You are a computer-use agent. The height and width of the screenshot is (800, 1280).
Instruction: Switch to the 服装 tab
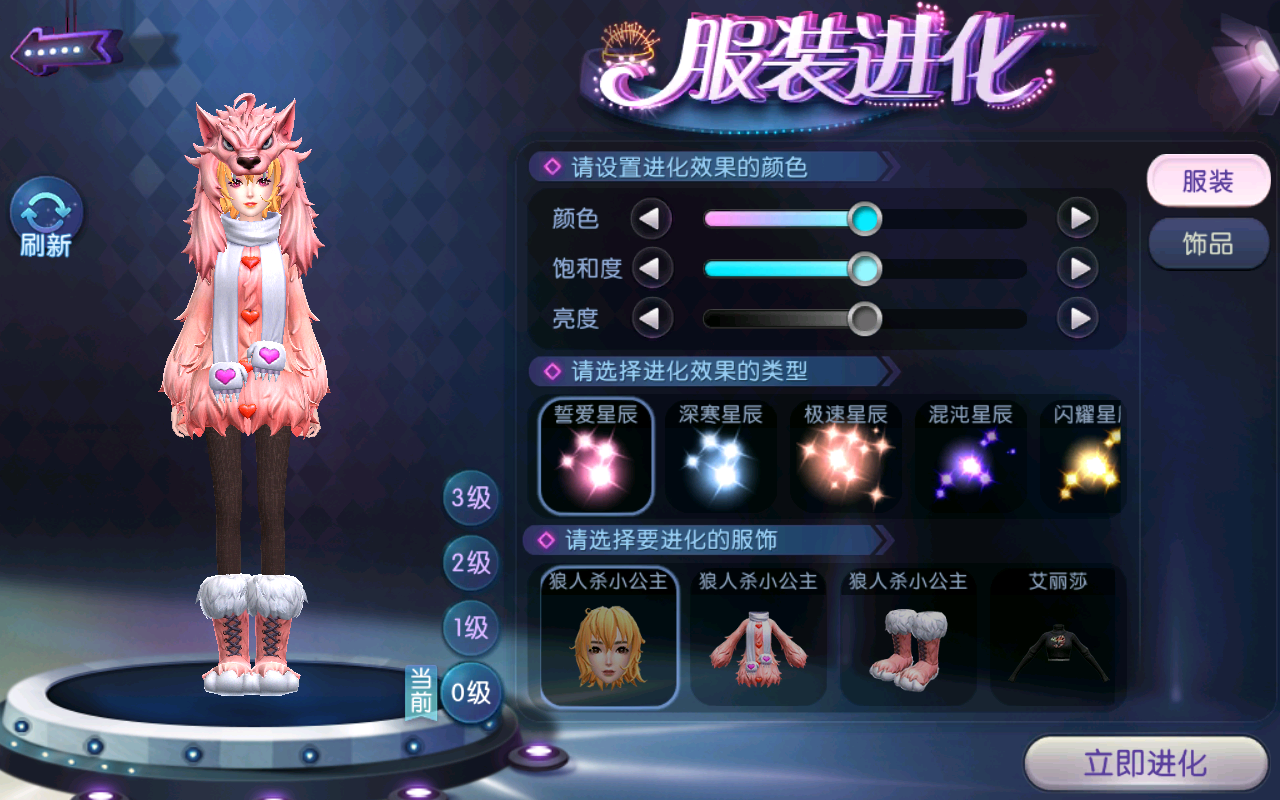[x=1208, y=182]
